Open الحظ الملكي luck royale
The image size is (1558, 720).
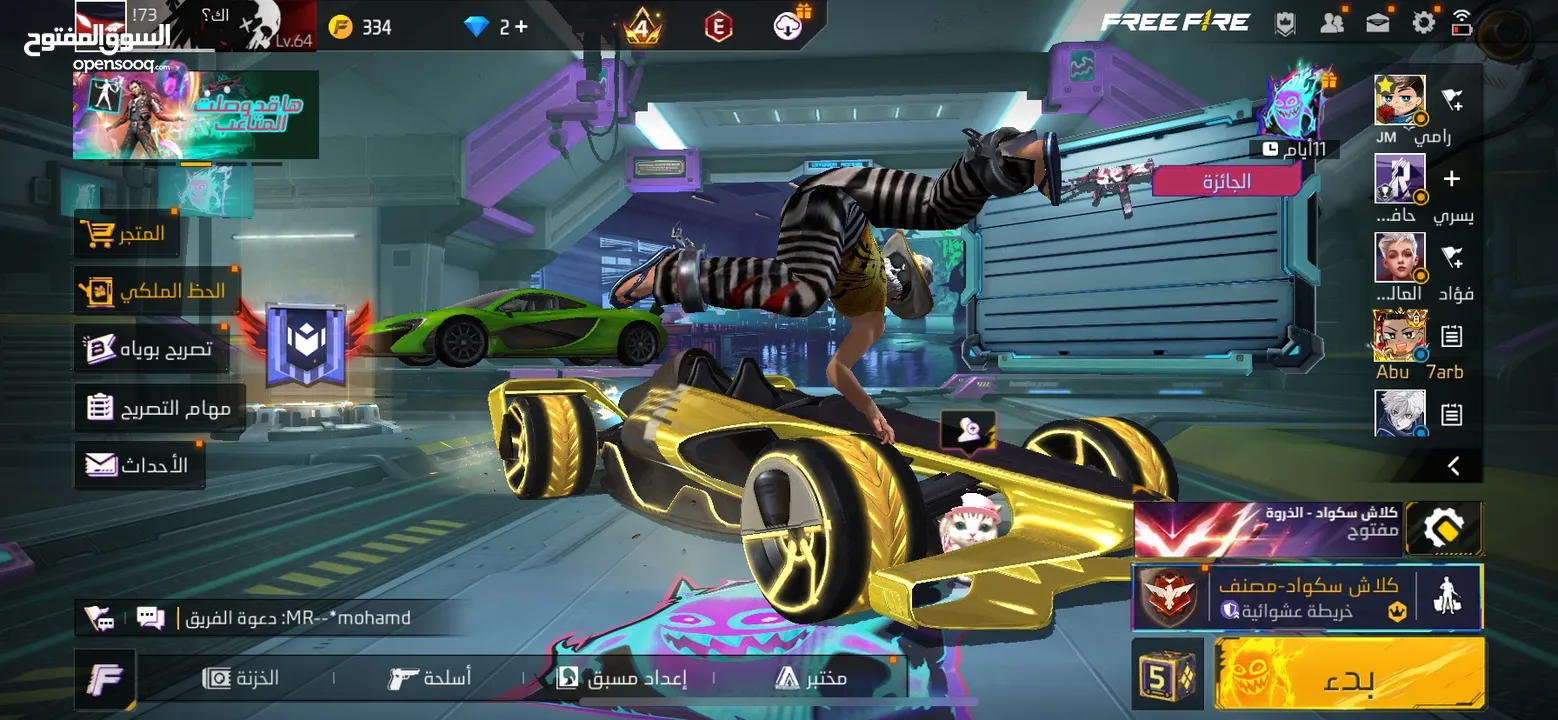(x=156, y=291)
